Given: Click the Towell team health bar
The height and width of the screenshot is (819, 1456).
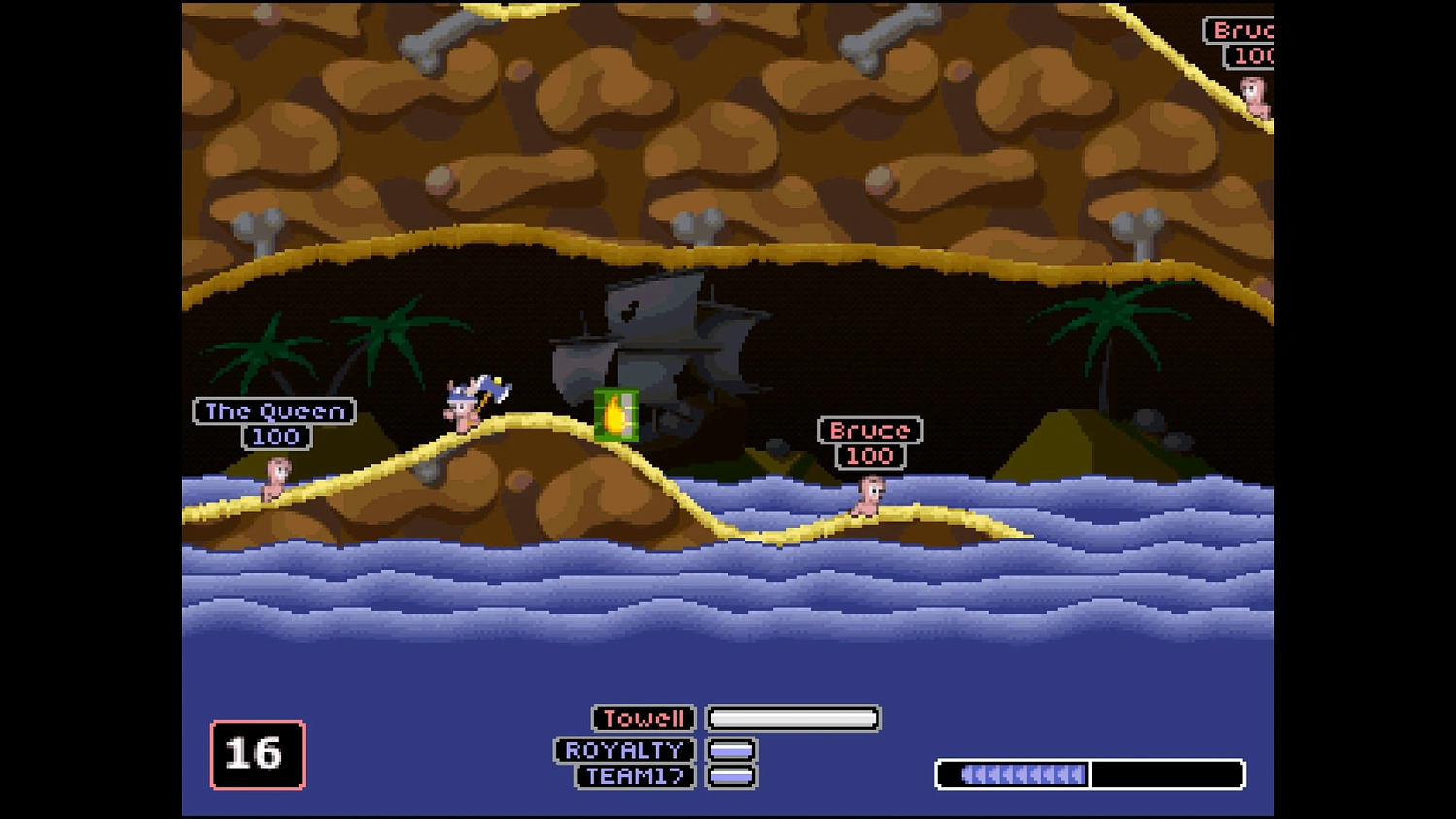Looking at the screenshot, I should [792, 718].
